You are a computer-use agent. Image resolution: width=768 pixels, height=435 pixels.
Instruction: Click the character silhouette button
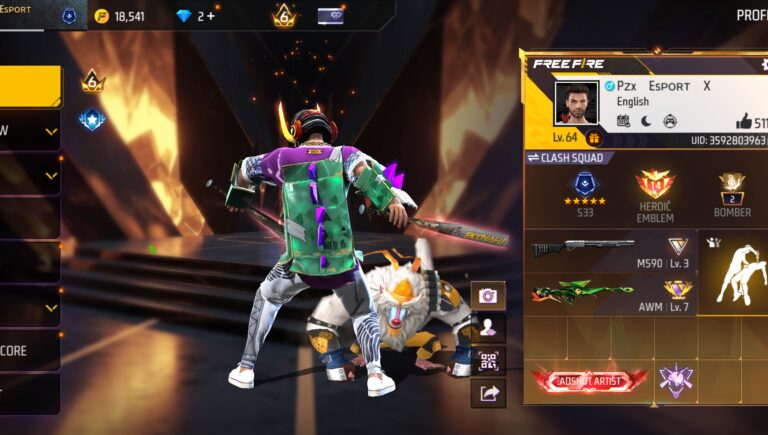[488, 328]
